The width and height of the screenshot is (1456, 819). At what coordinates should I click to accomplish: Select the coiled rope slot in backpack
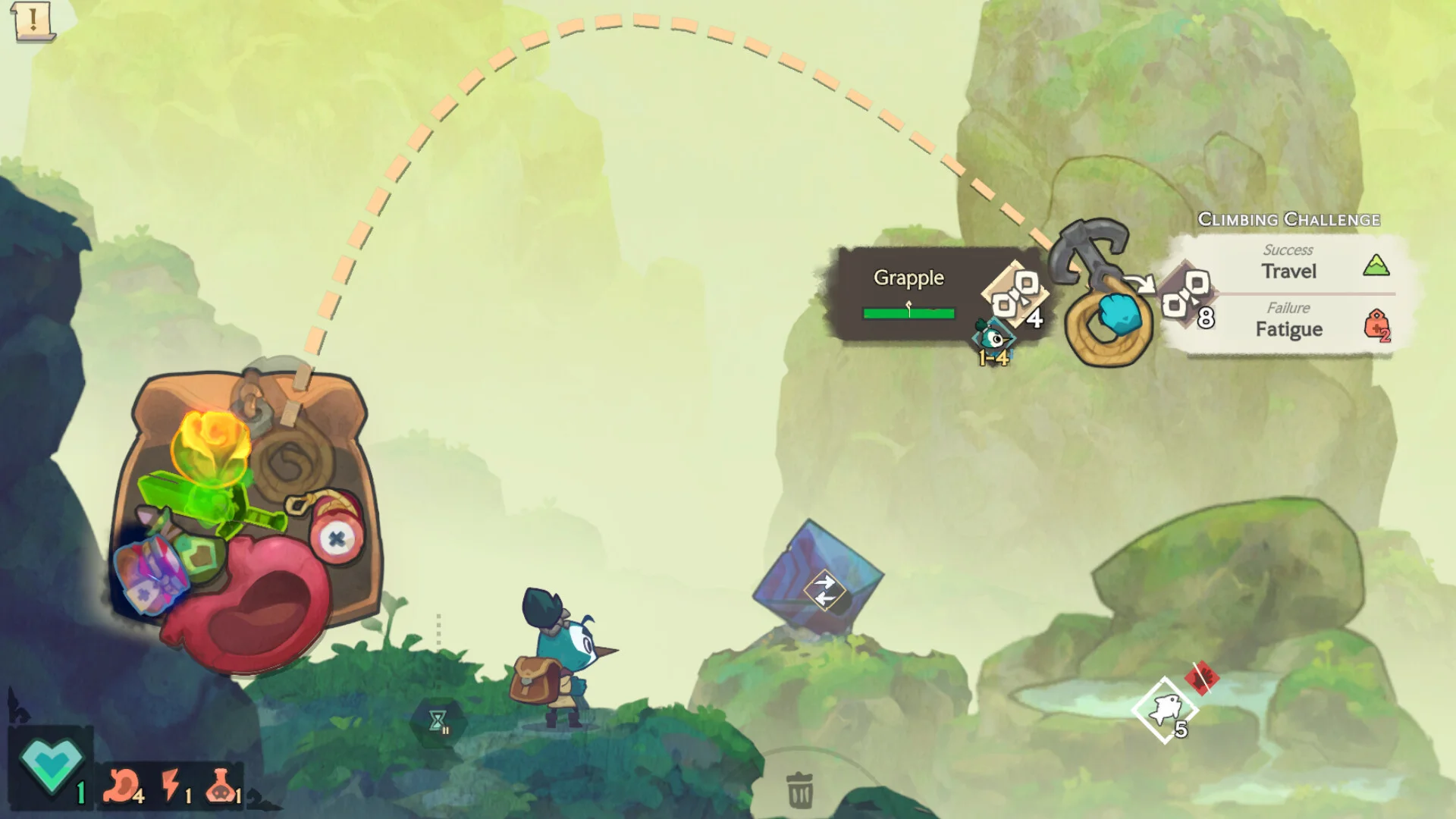[x=292, y=459]
